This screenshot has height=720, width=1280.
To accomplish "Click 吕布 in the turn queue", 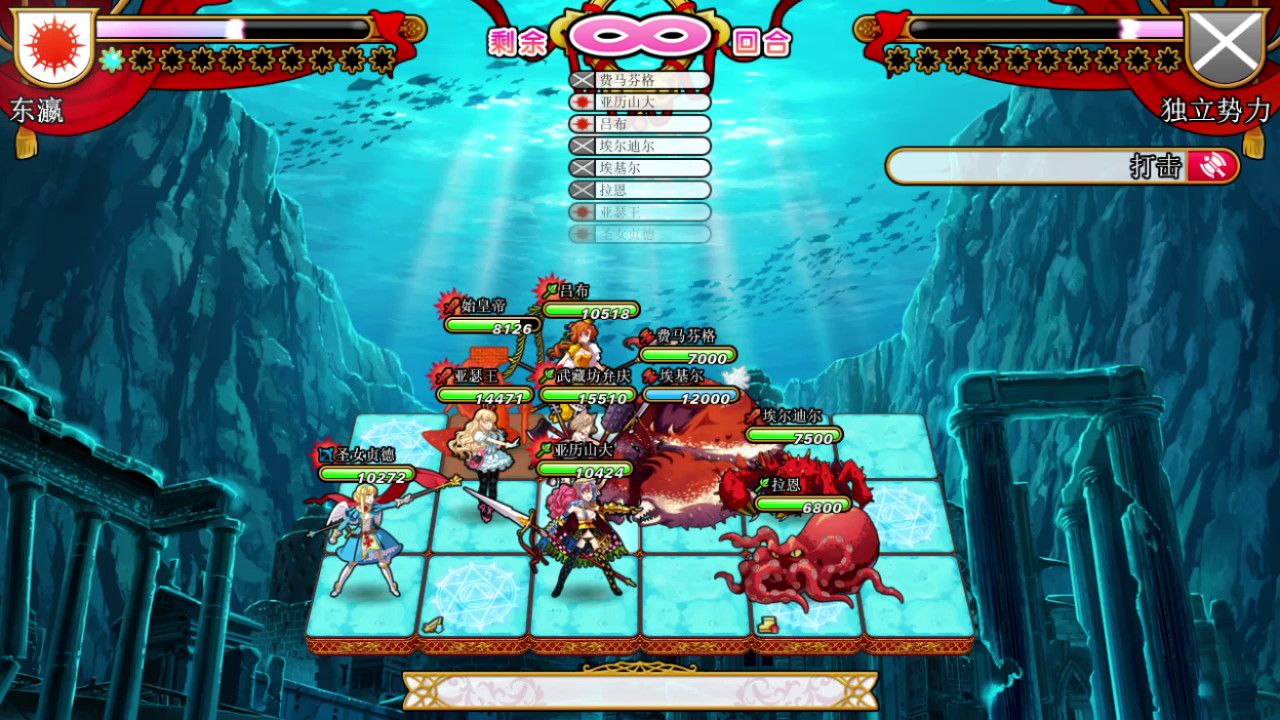I will click(640, 124).
